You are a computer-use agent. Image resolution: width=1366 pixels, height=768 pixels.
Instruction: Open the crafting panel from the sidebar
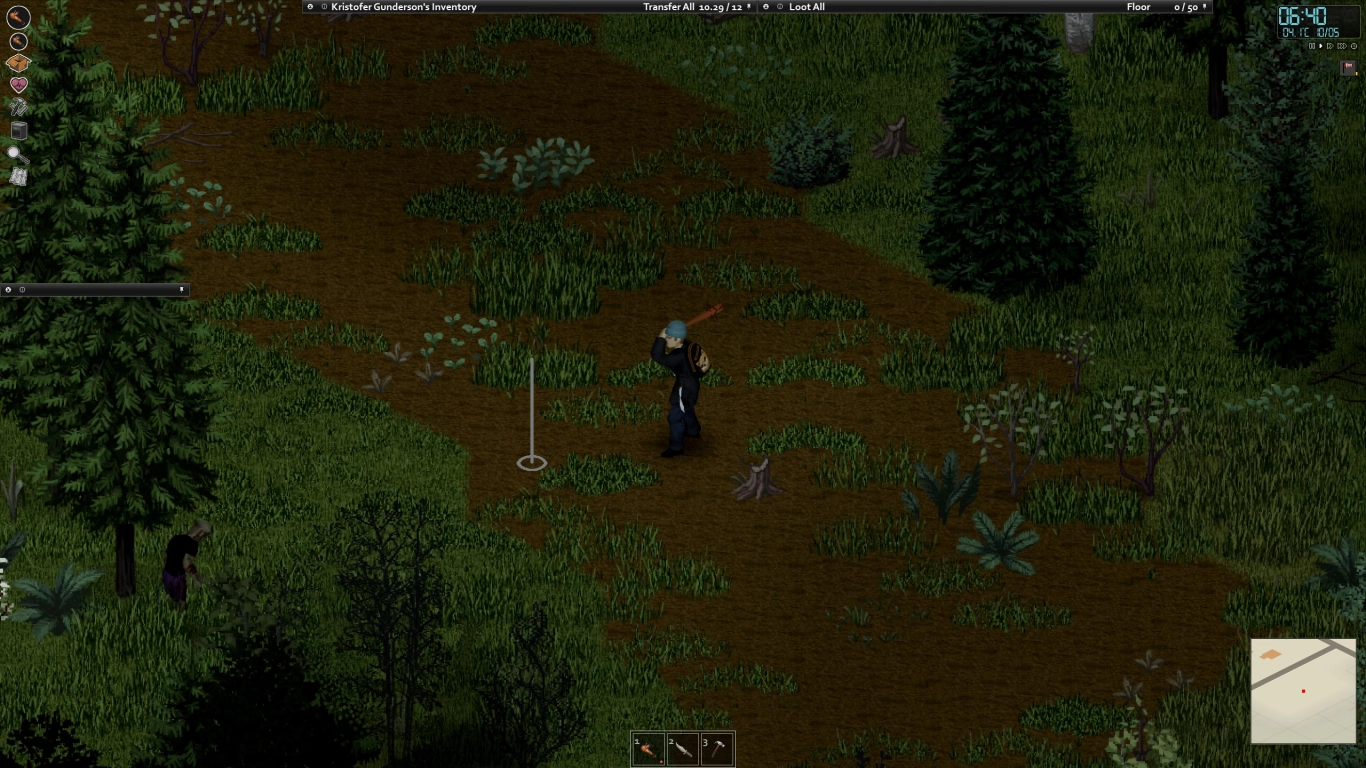point(16,61)
